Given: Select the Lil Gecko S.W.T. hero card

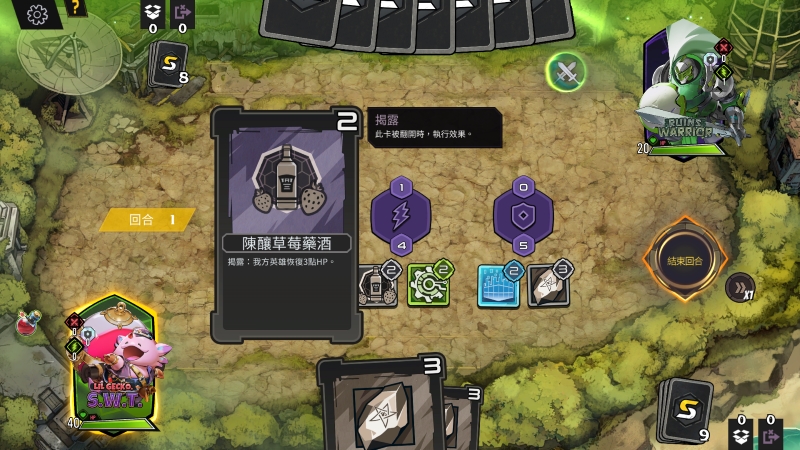Looking at the screenshot, I should [x=114, y=362].
